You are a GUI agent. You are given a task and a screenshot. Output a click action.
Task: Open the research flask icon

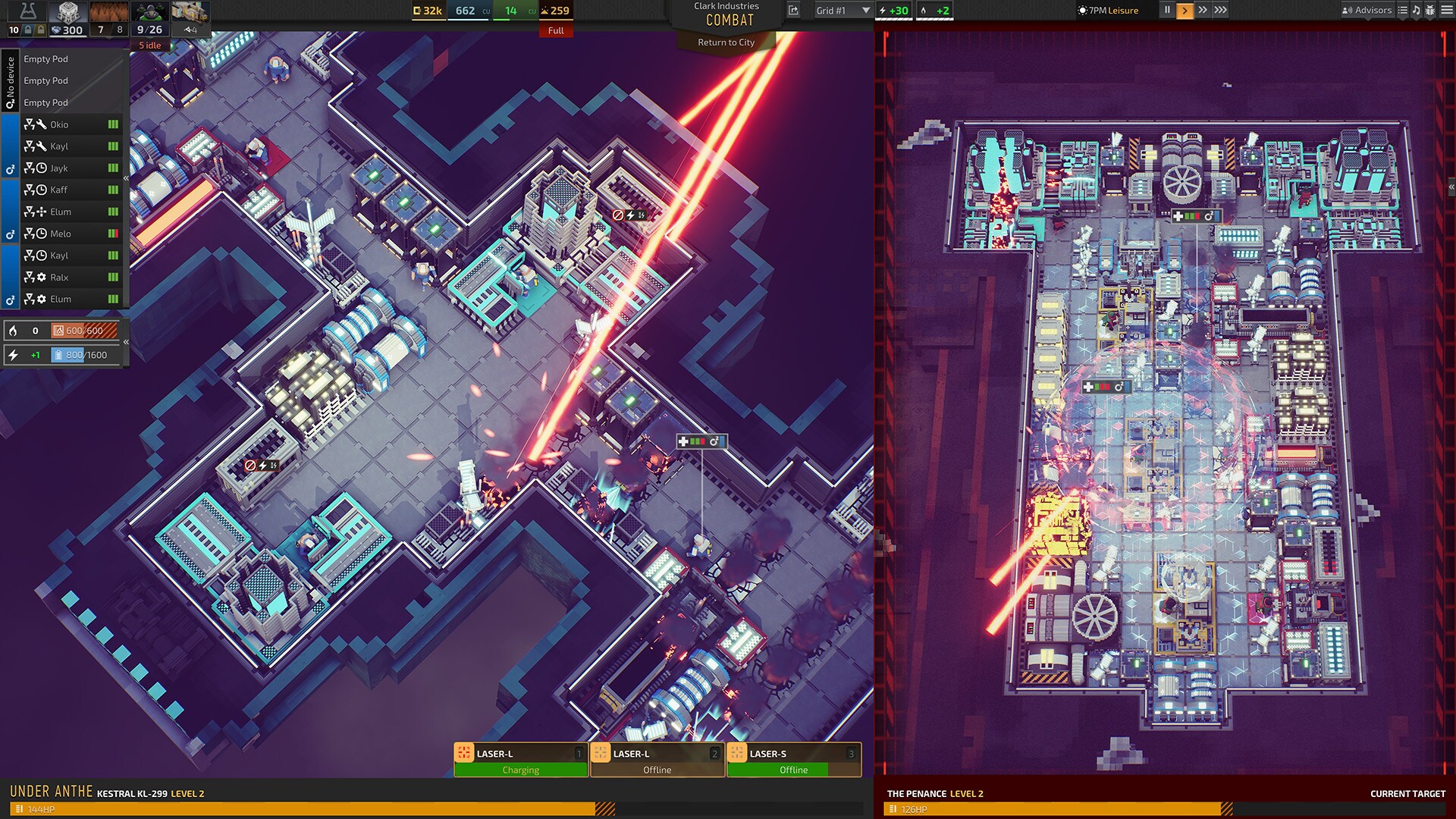coord(28,11)
